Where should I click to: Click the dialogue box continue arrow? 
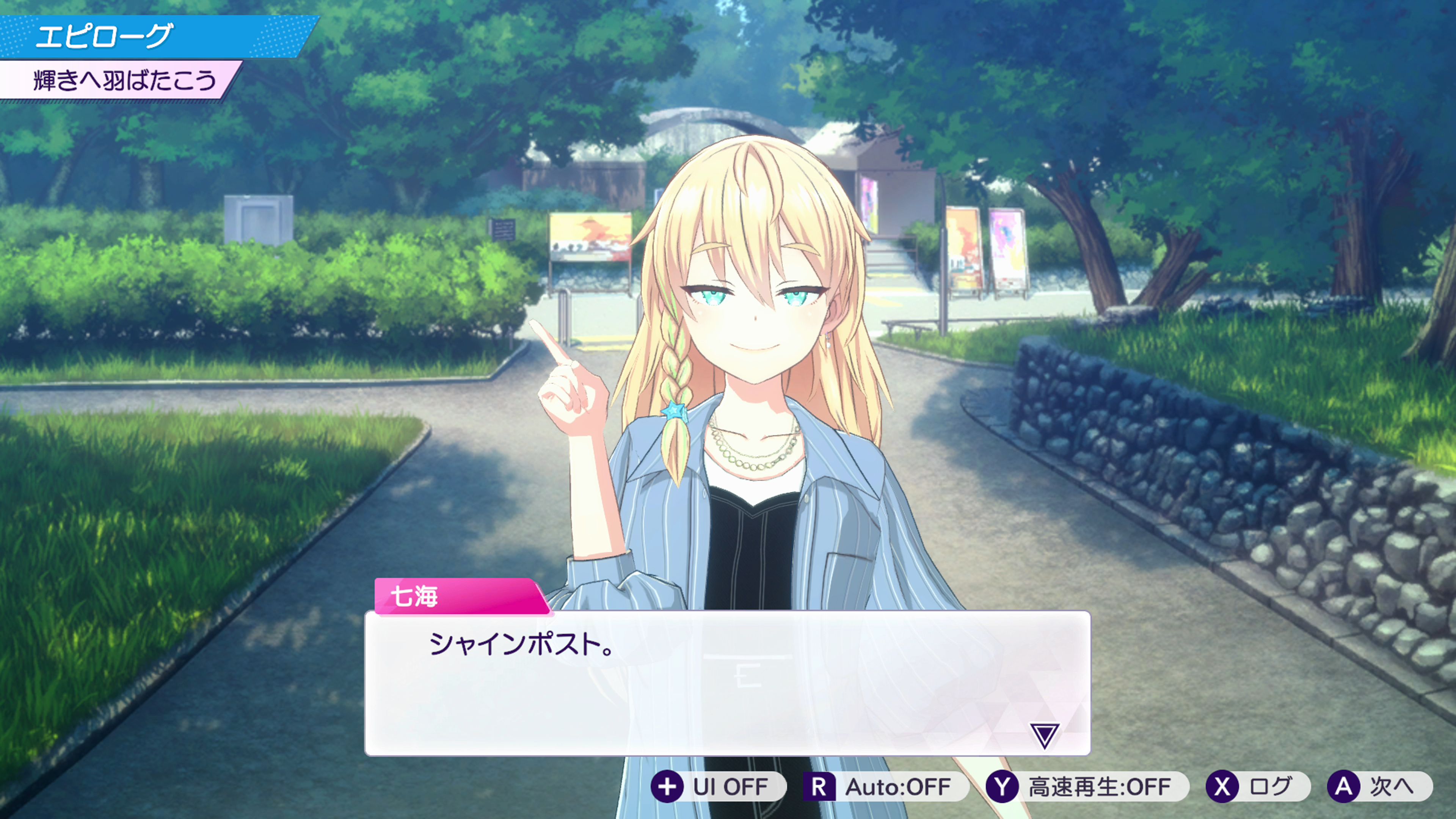(1043, 735)
